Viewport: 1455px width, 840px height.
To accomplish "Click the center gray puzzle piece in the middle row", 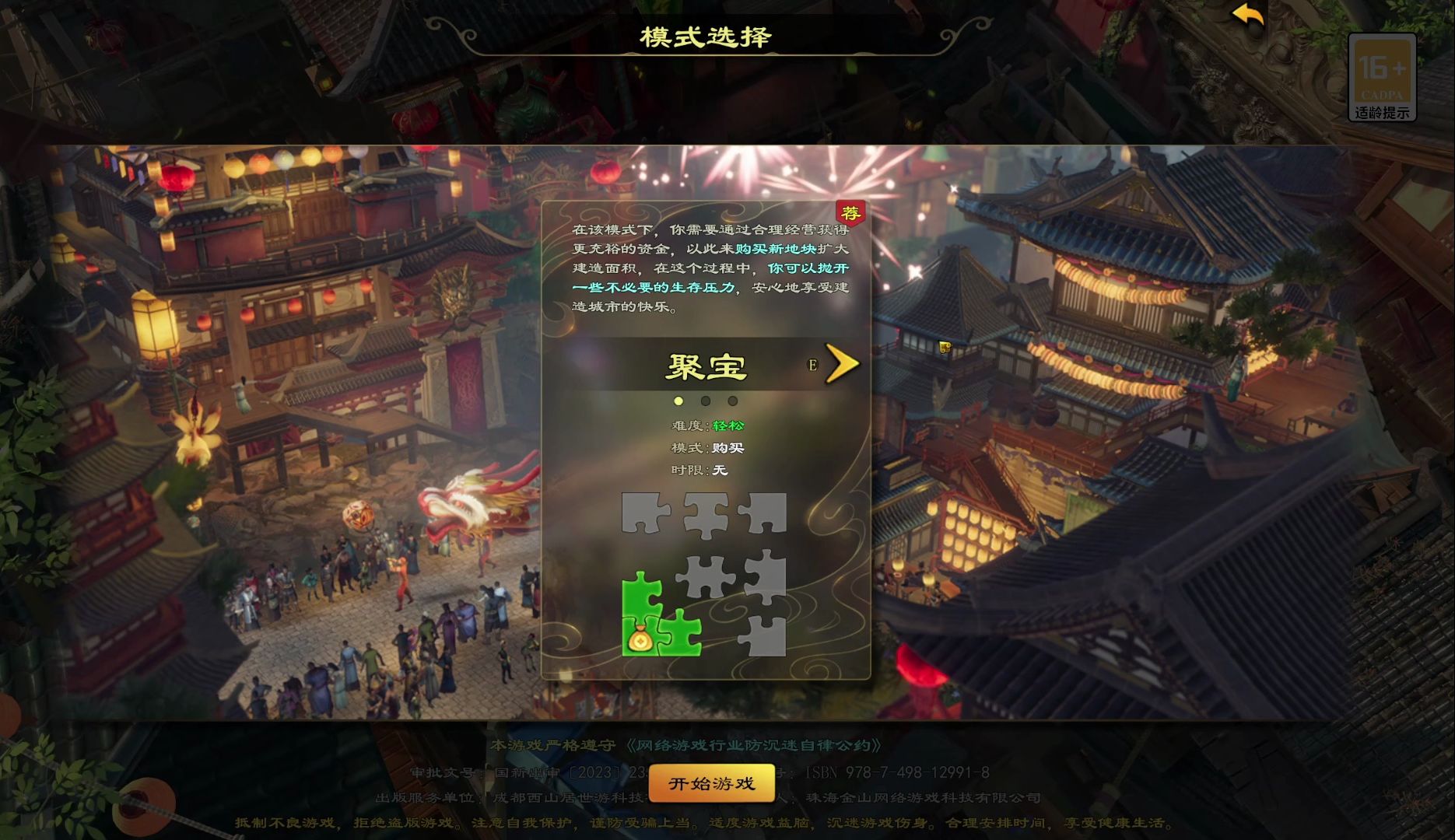I will 704,576.
